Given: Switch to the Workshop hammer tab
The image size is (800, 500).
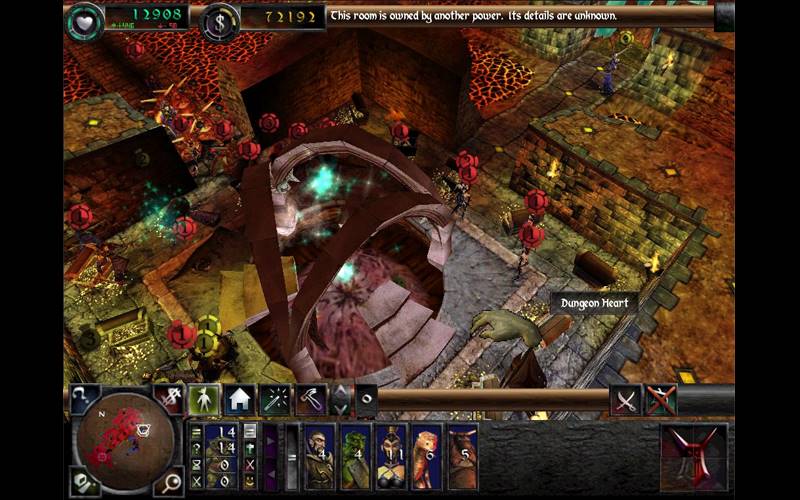Looking at the screenshot, I should click(x=309, y=399).
